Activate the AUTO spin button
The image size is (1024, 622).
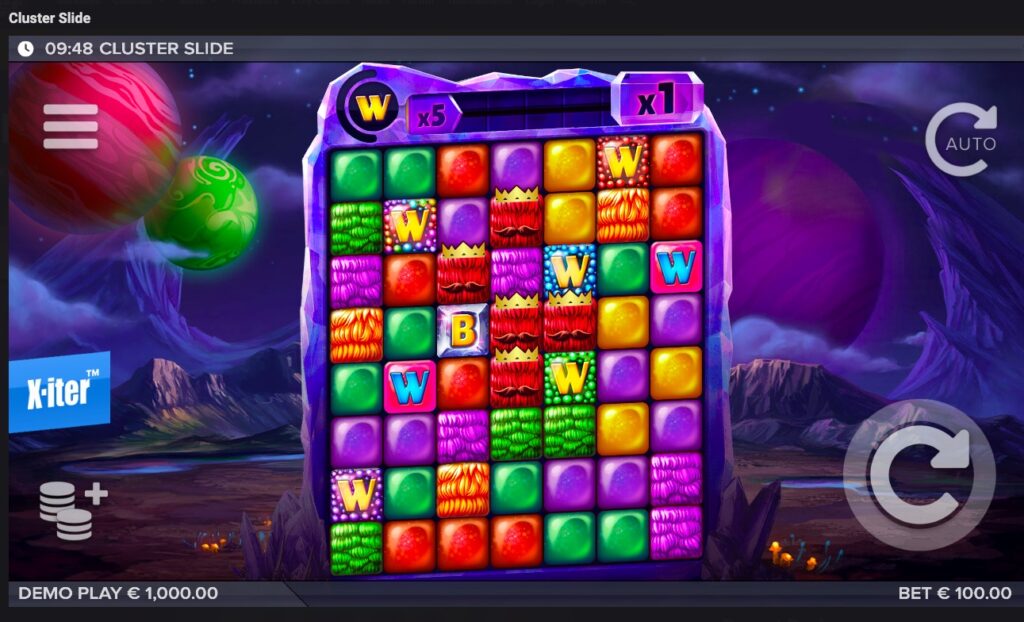click(960, 141)
